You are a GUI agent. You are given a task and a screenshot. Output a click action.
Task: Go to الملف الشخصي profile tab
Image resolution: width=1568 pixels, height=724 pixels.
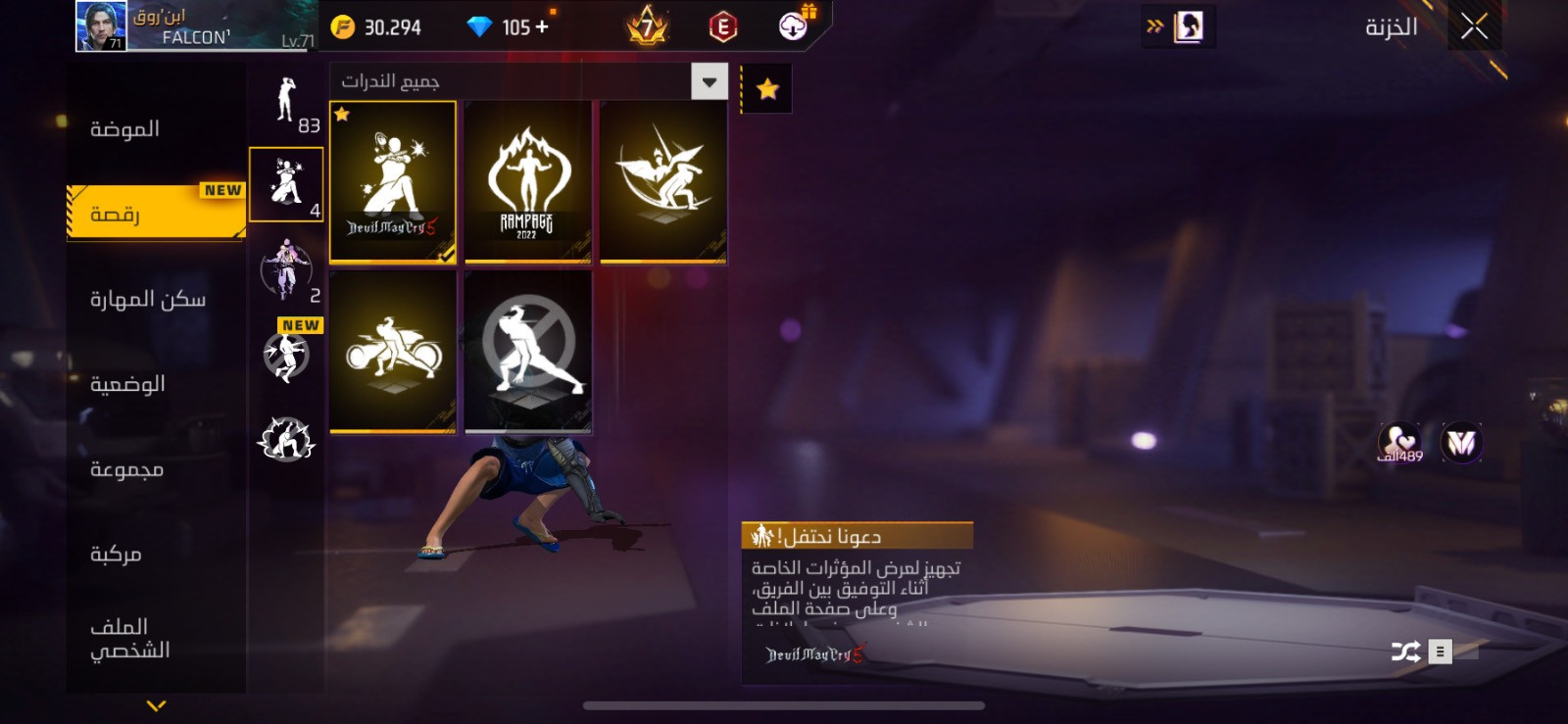pyautogui.click(x=130, y=638)
